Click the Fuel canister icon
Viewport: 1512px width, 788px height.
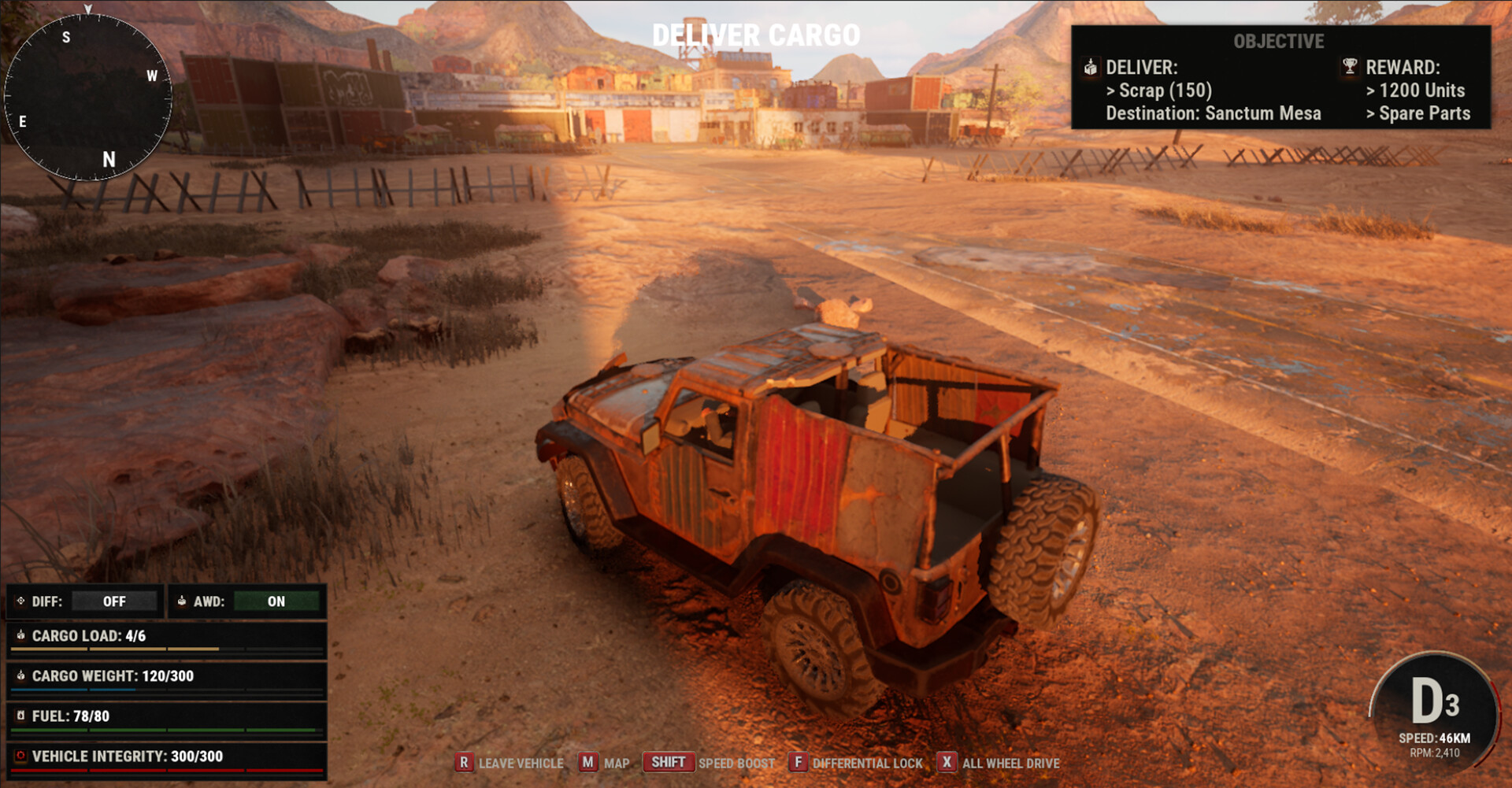tap(21, 716)
